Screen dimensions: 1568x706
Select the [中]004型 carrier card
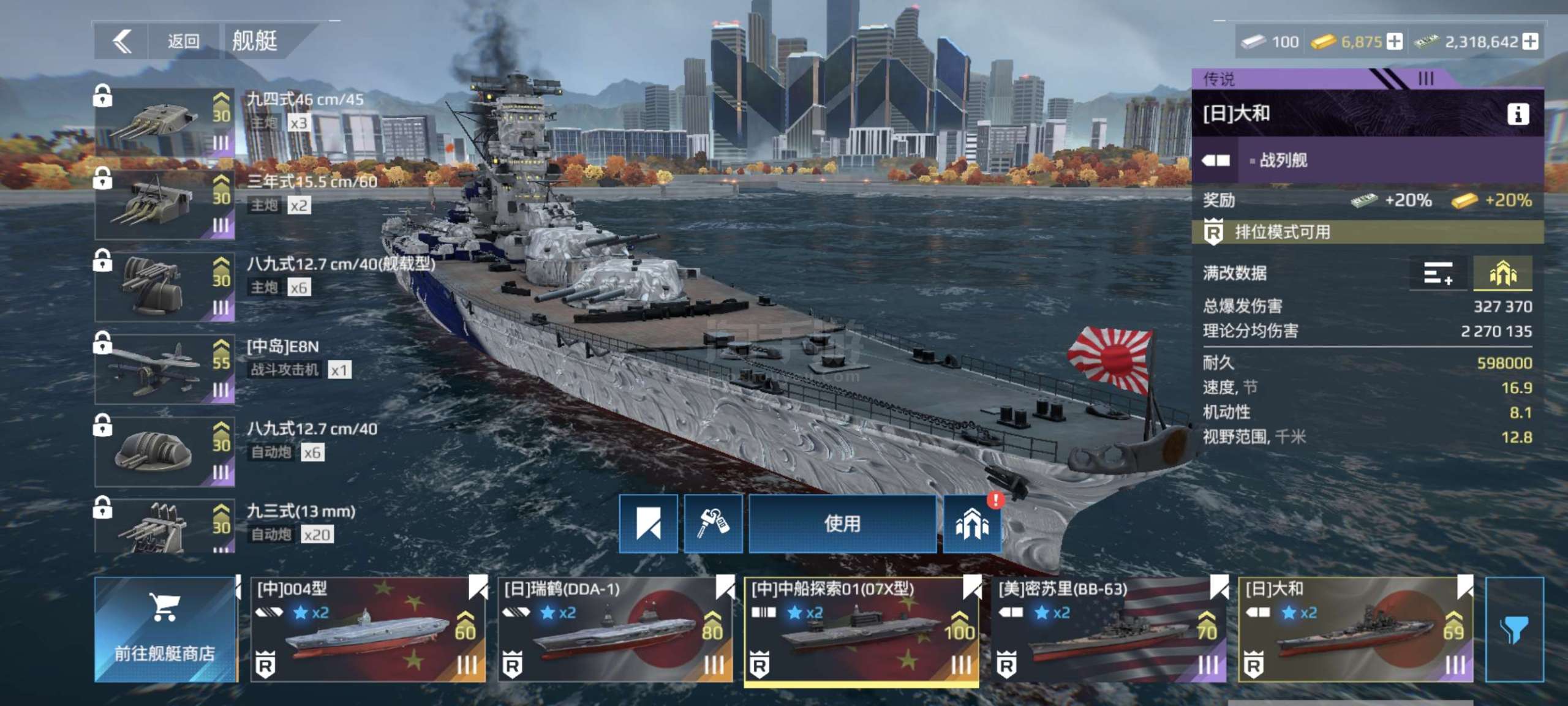(x=367, y=629)
